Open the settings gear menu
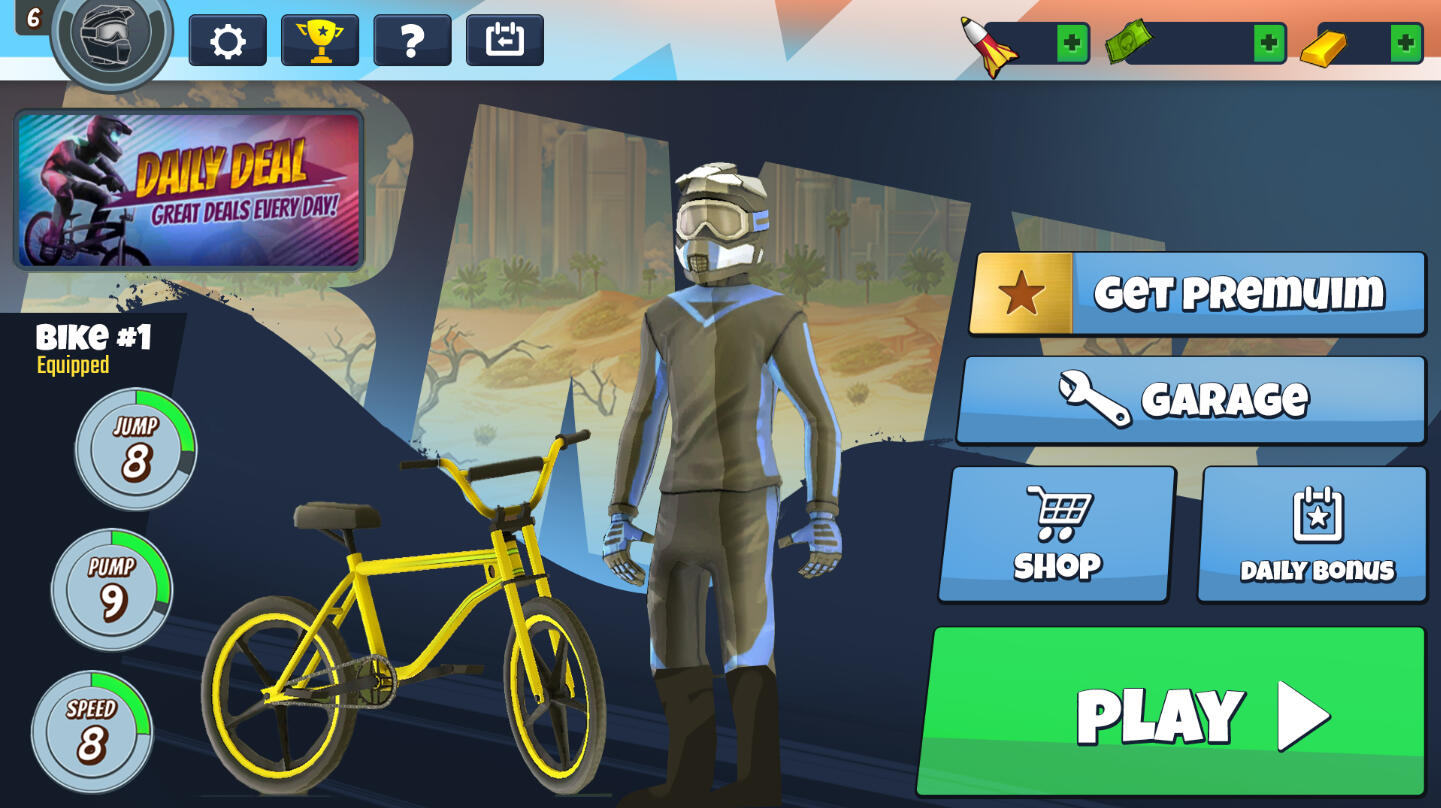Viewport: 1441px width, 808px height. [x=228, y=41]
